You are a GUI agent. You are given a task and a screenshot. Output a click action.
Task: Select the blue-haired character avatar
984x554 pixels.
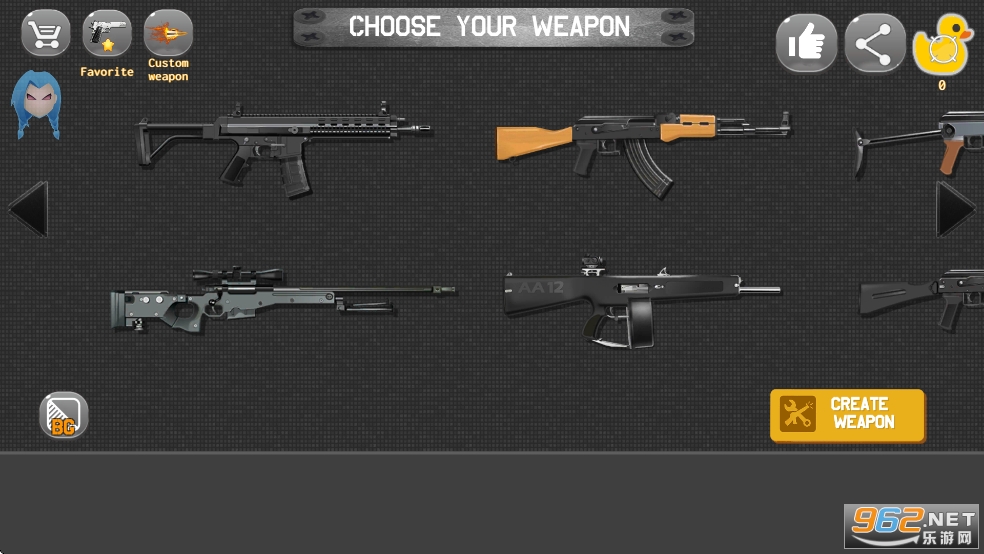(x=36, y=105)
